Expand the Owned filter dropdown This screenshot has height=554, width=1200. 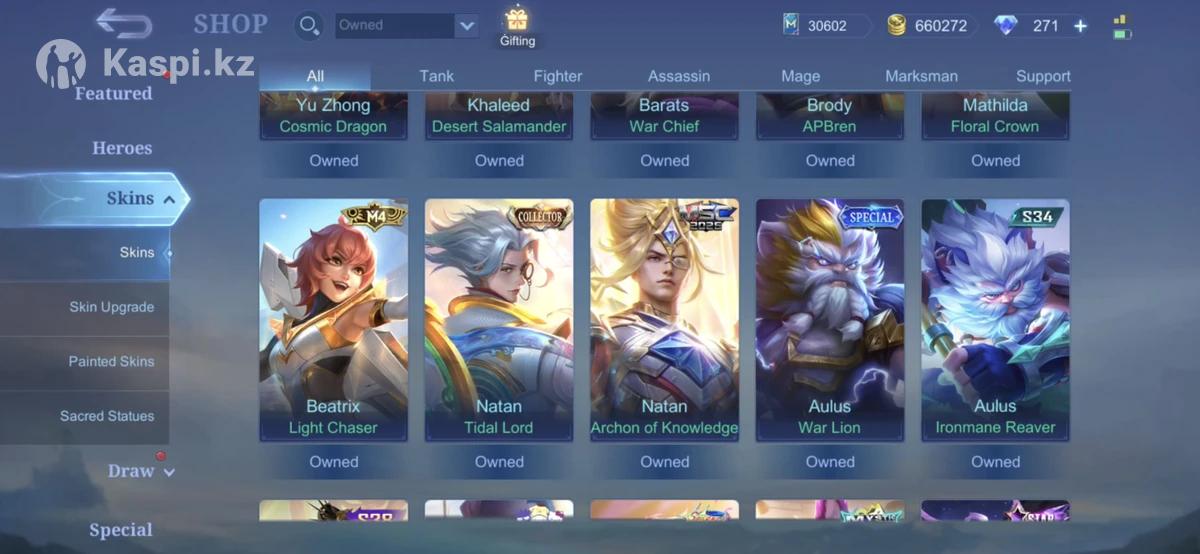[x=466, y=26]
